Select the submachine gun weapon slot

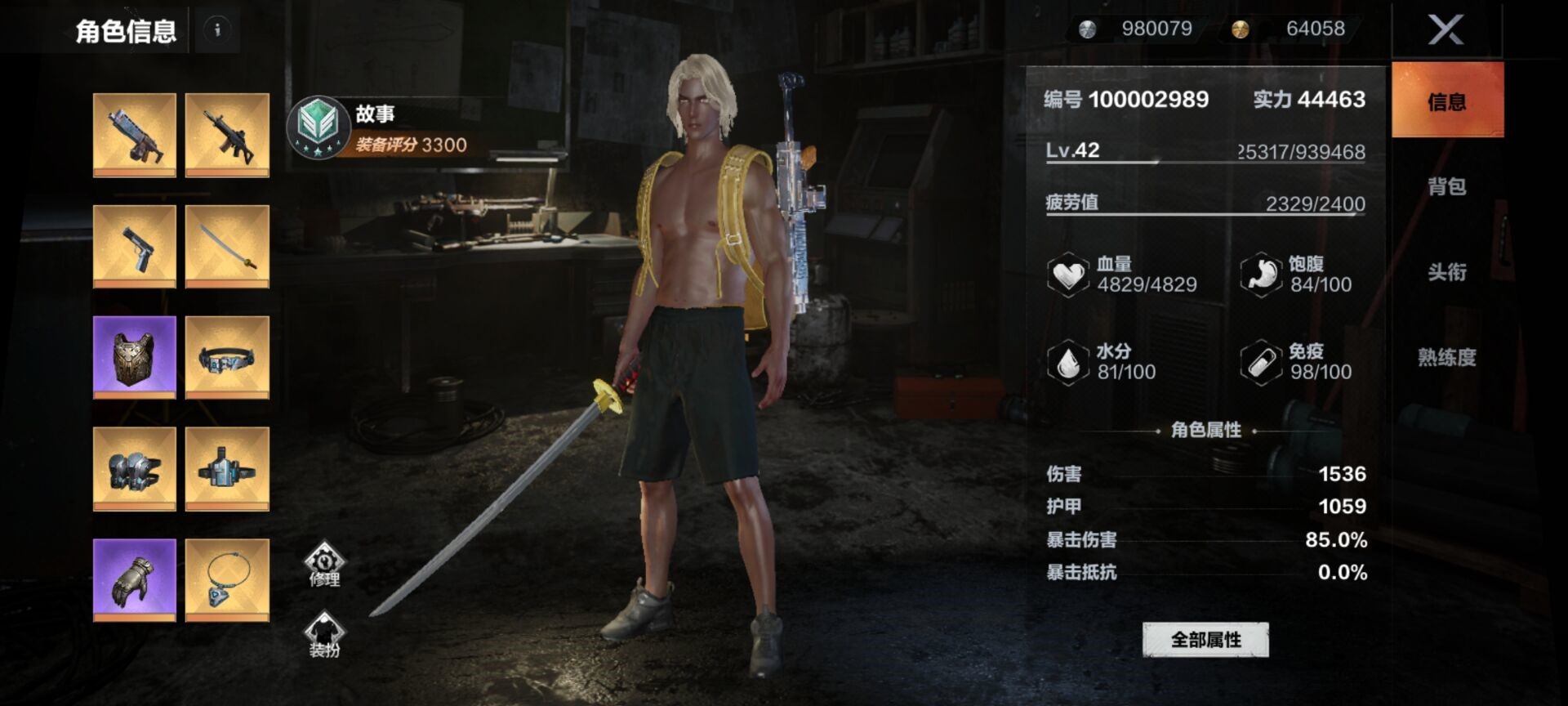tap(135, 135)
